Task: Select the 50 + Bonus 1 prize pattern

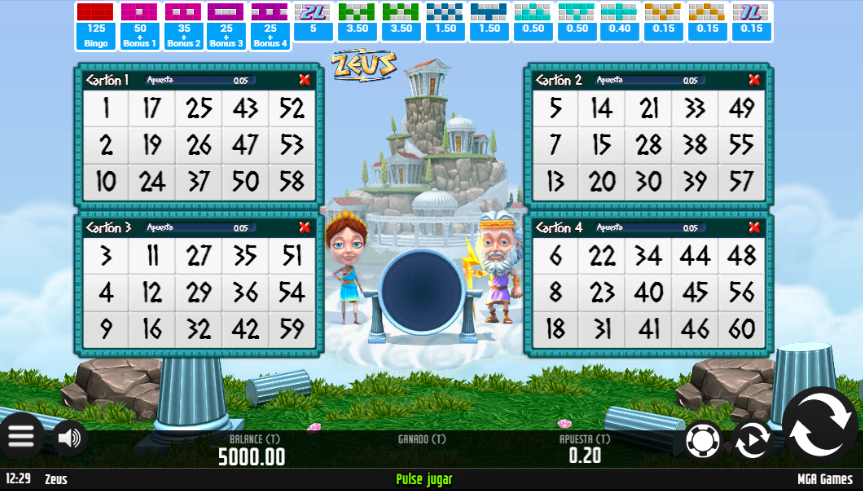Action: (x=139, y=26)
